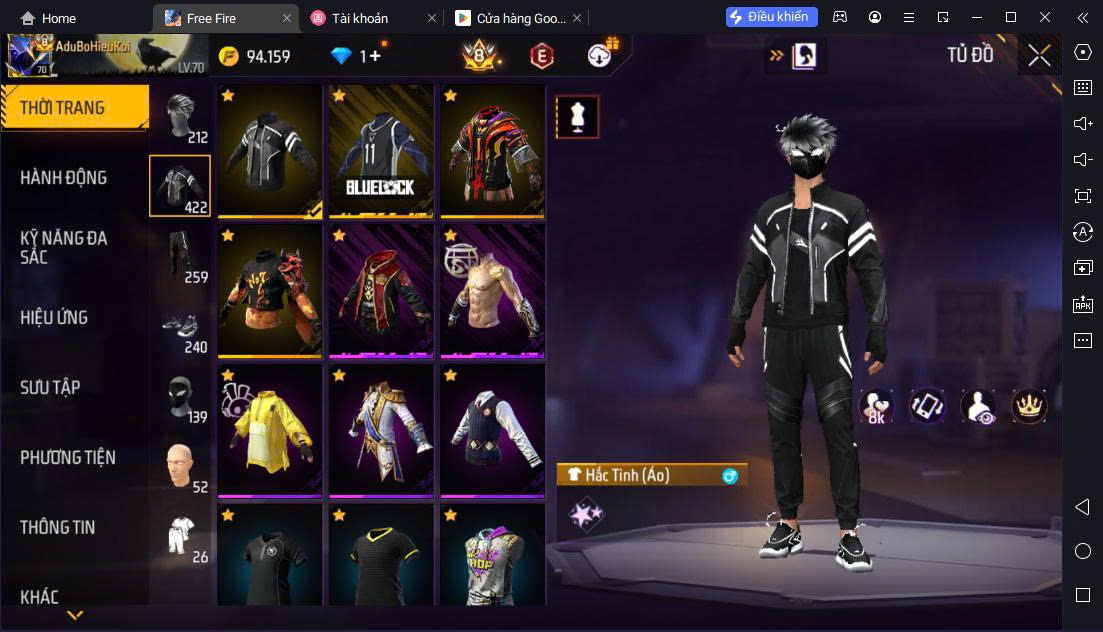
Task: Add diamonds with the plus button
Action: (375, 56)
